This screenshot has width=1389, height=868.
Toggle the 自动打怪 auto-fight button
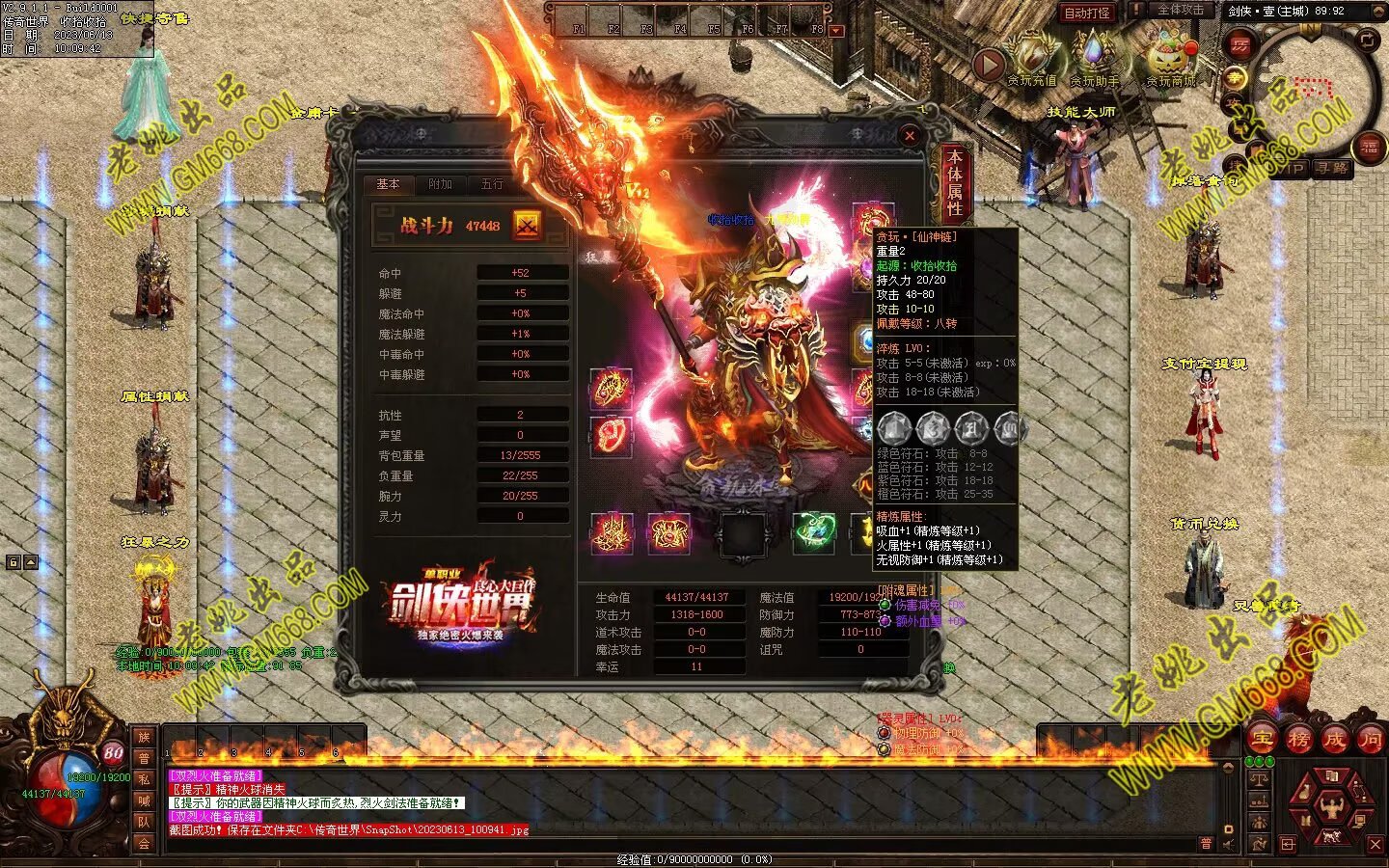pos(1087,13)
